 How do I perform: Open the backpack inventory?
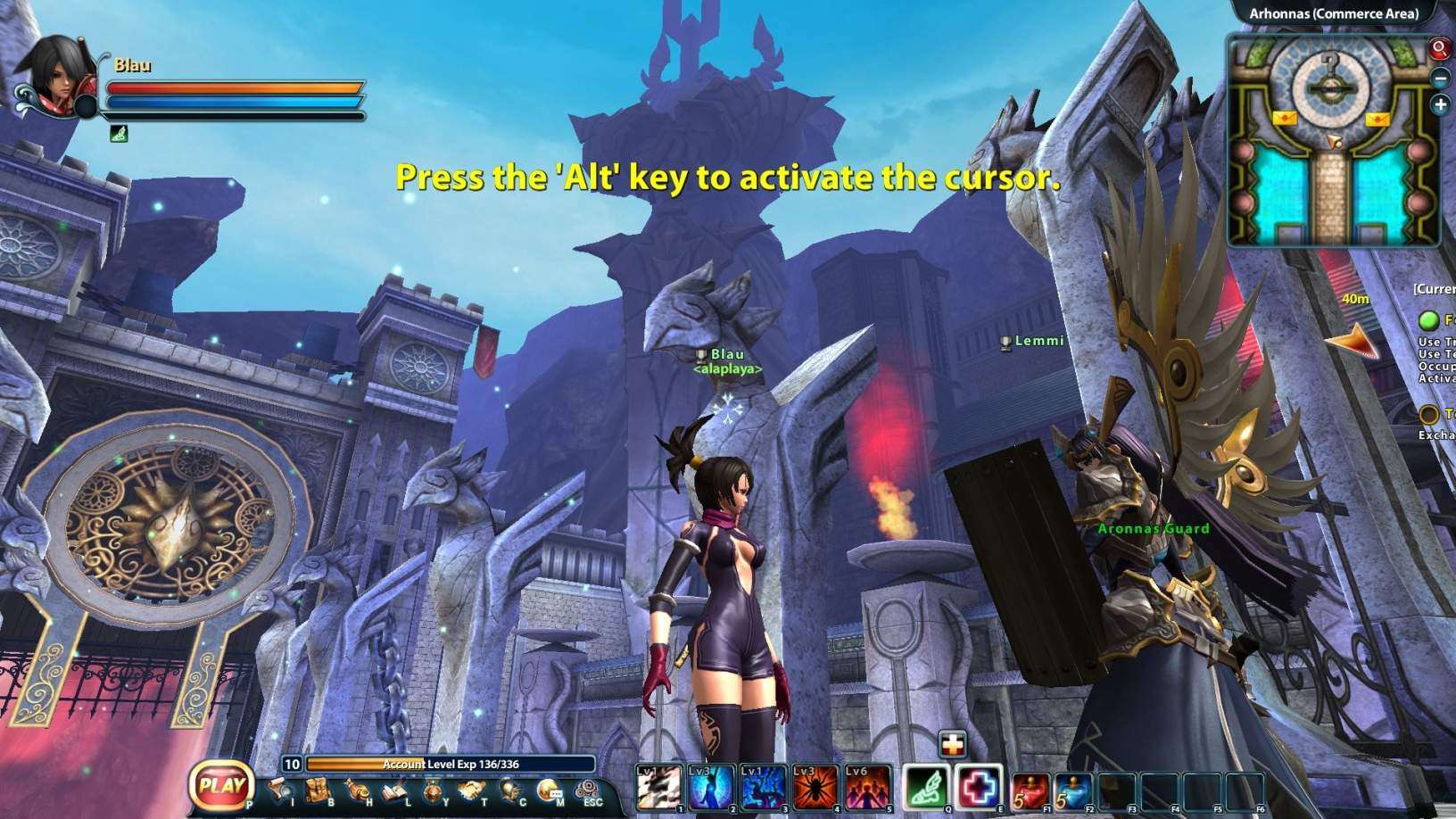pos(318,790)
